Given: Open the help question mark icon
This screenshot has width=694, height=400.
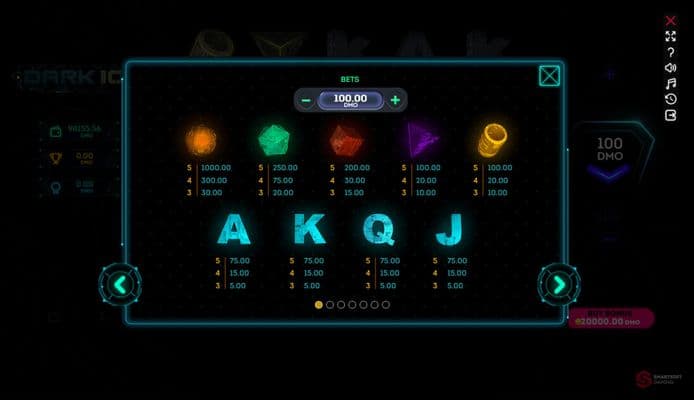Looking at the screenshot, I should click(671, 52).
